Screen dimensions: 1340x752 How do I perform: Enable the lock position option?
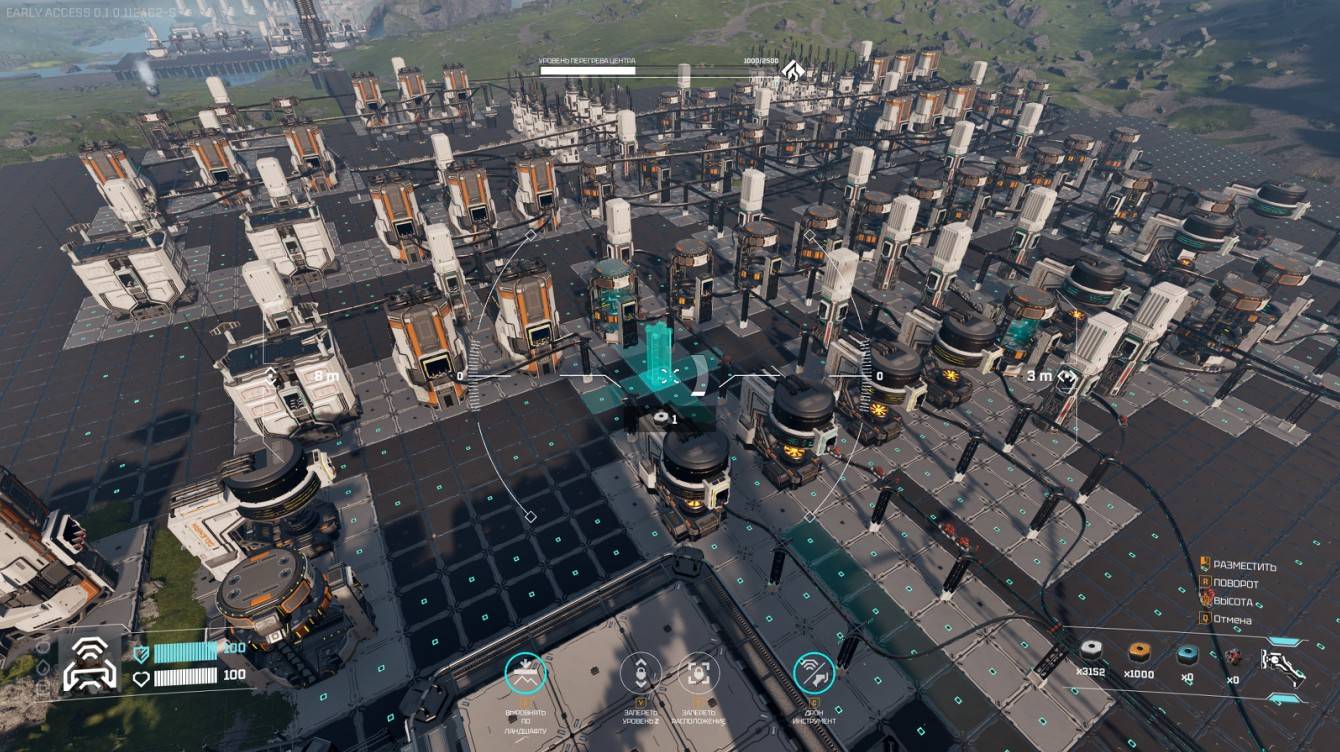(699, 674)
